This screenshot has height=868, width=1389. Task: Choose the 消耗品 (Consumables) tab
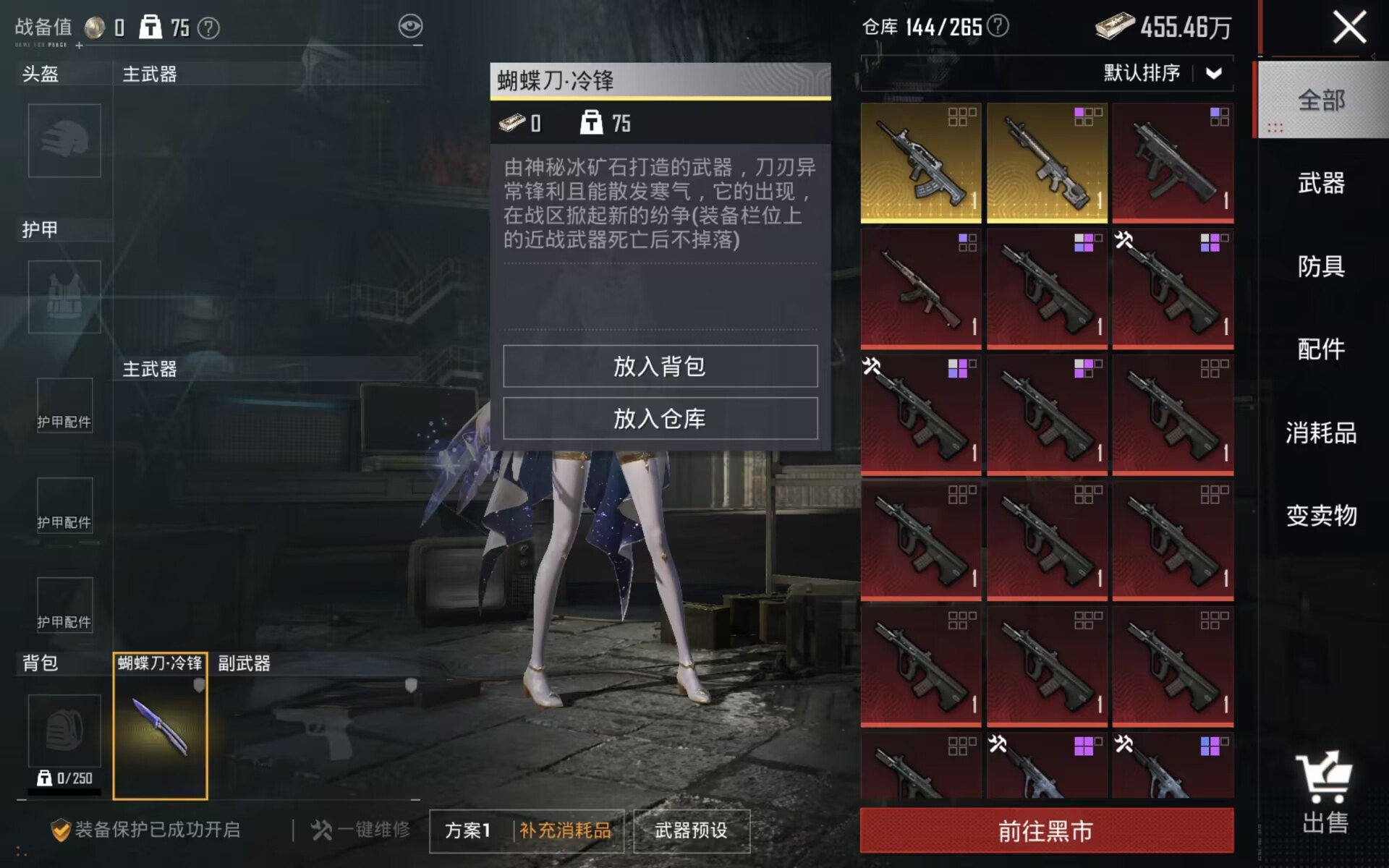pos(1321,433)
